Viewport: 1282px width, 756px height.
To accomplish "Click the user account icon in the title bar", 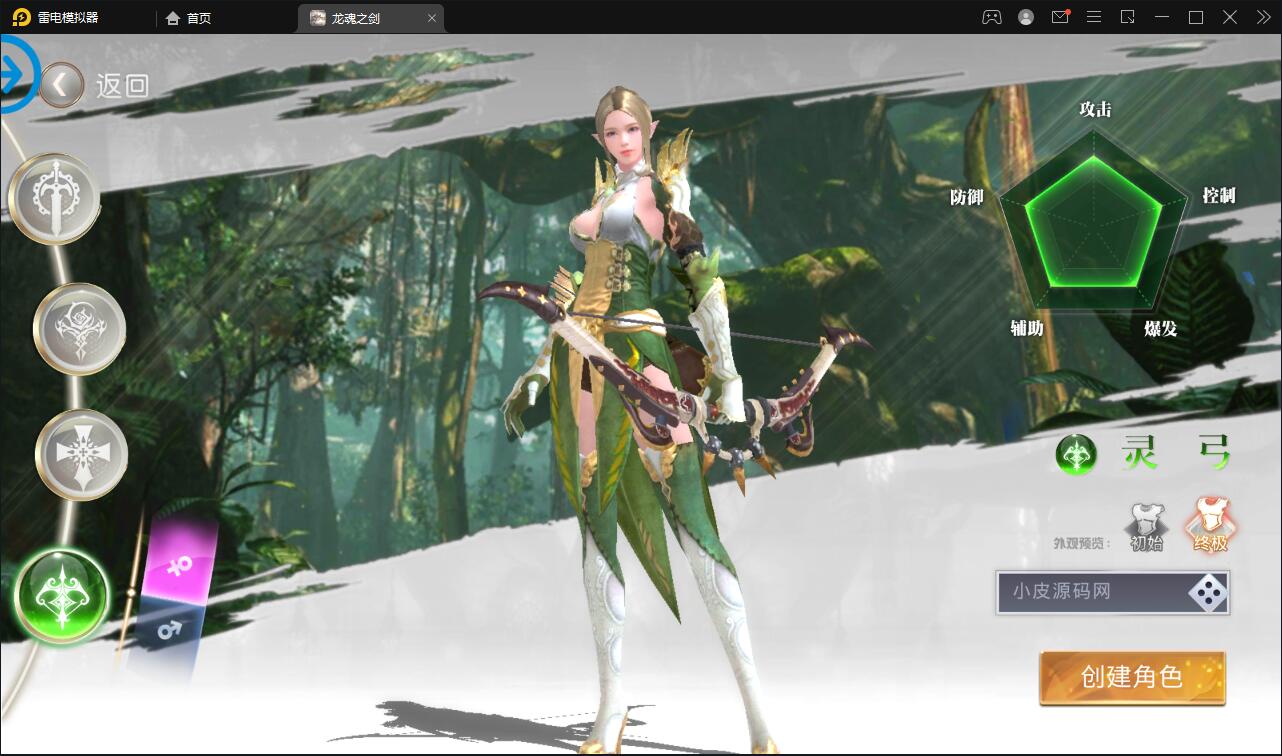I will coord(1025,17).
